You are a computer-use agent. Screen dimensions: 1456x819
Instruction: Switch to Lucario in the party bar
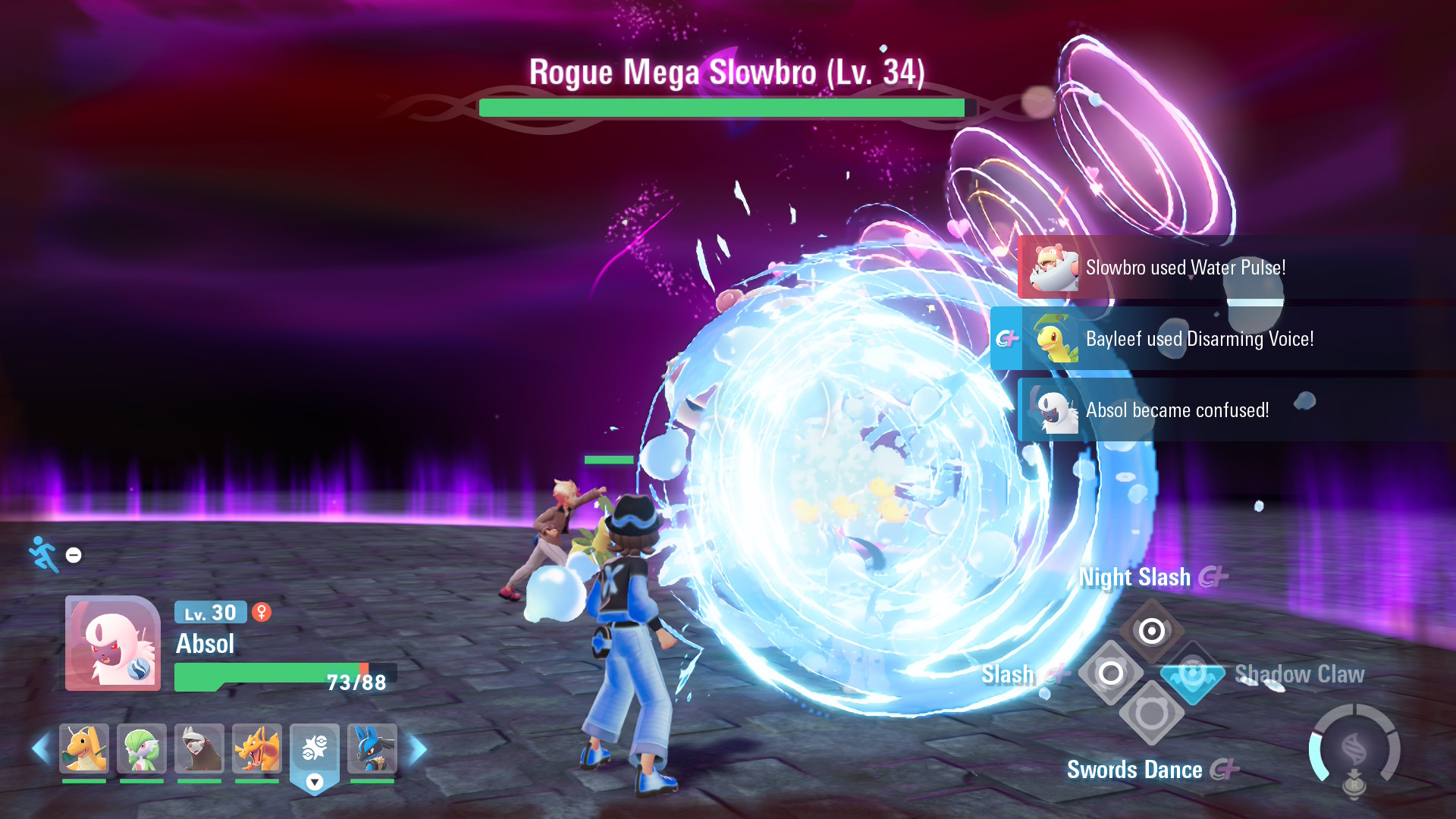372,748
